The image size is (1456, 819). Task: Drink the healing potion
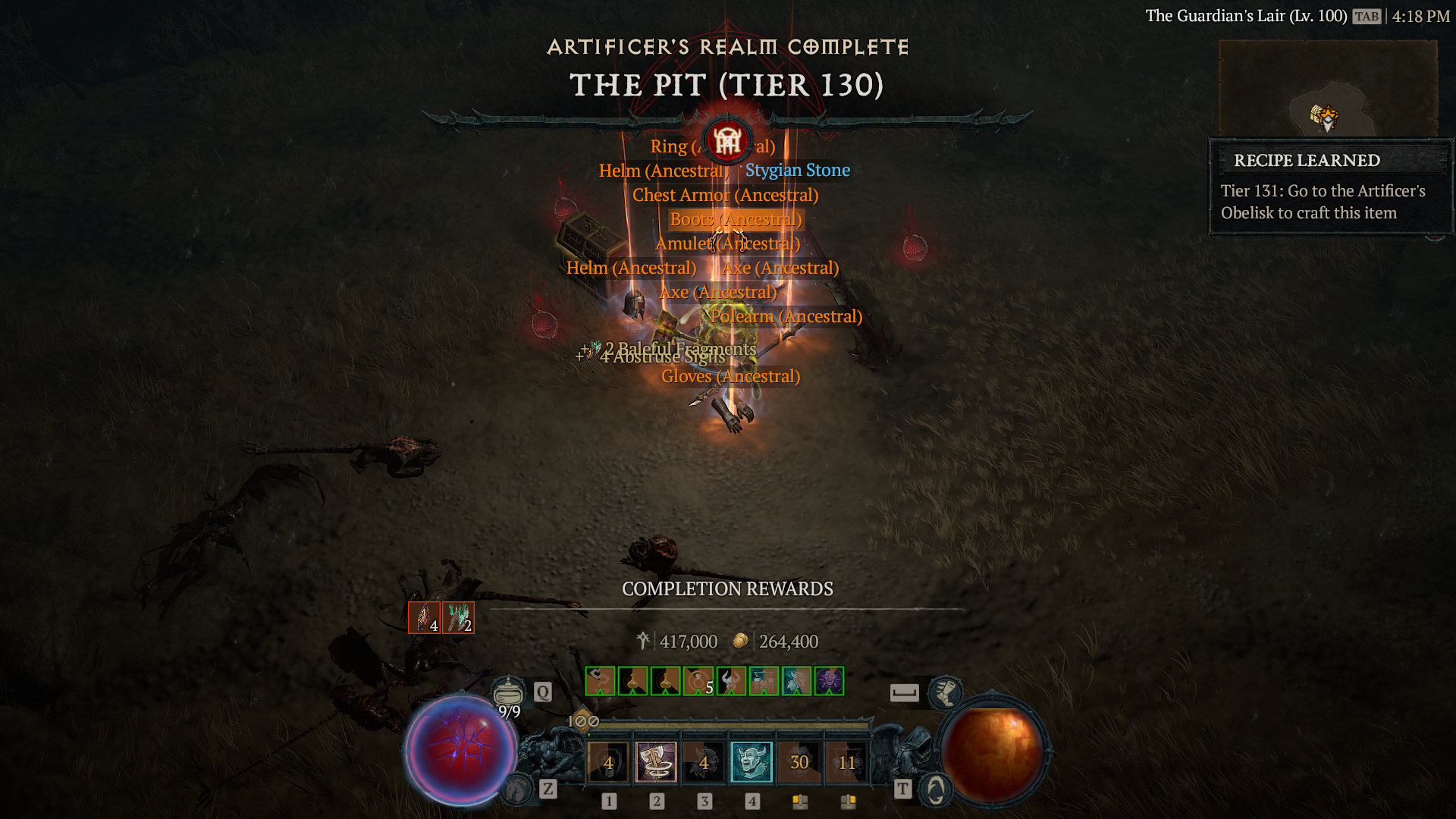pos(508,692)
